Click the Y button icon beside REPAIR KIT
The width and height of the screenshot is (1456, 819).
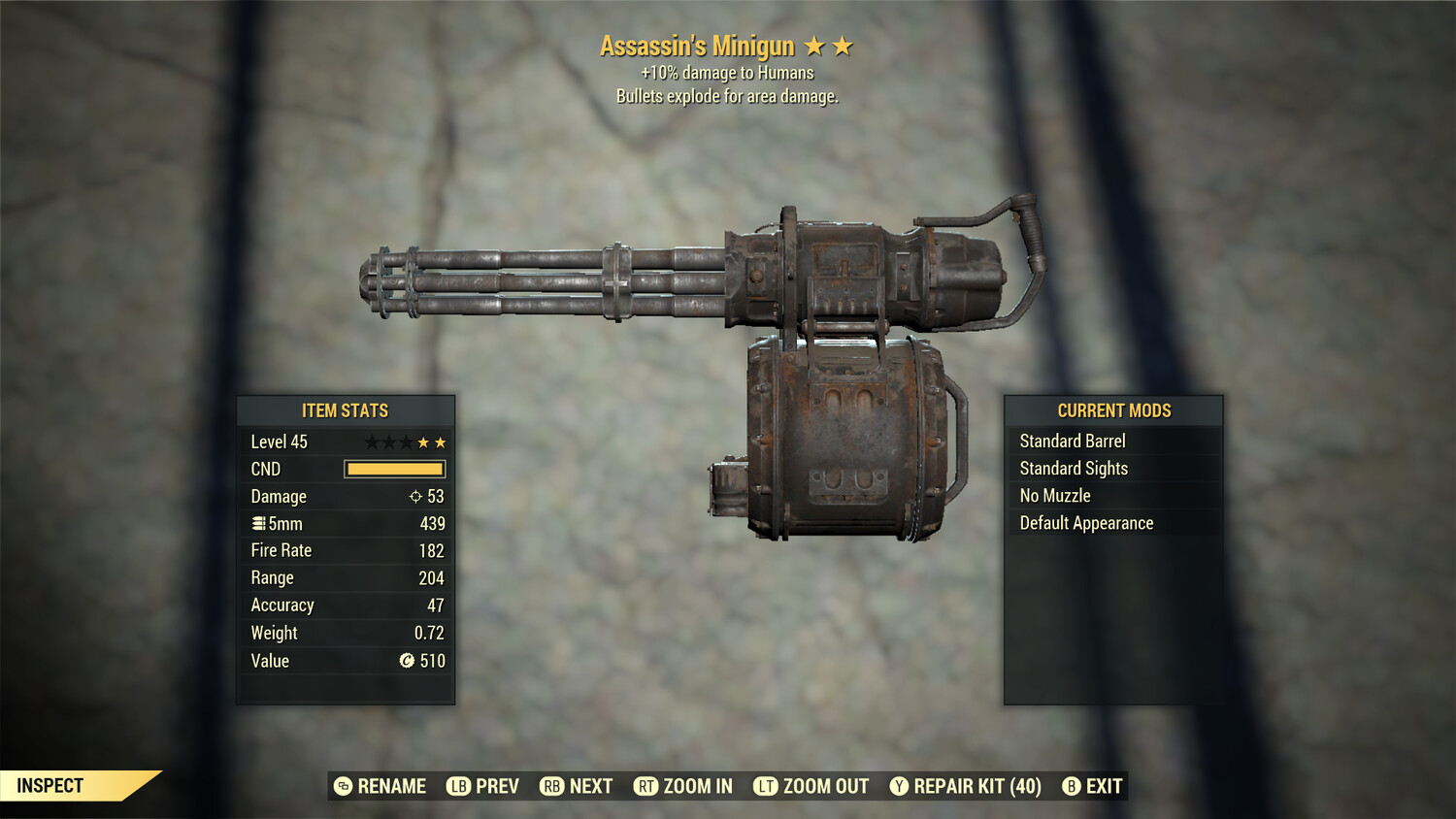899,786
